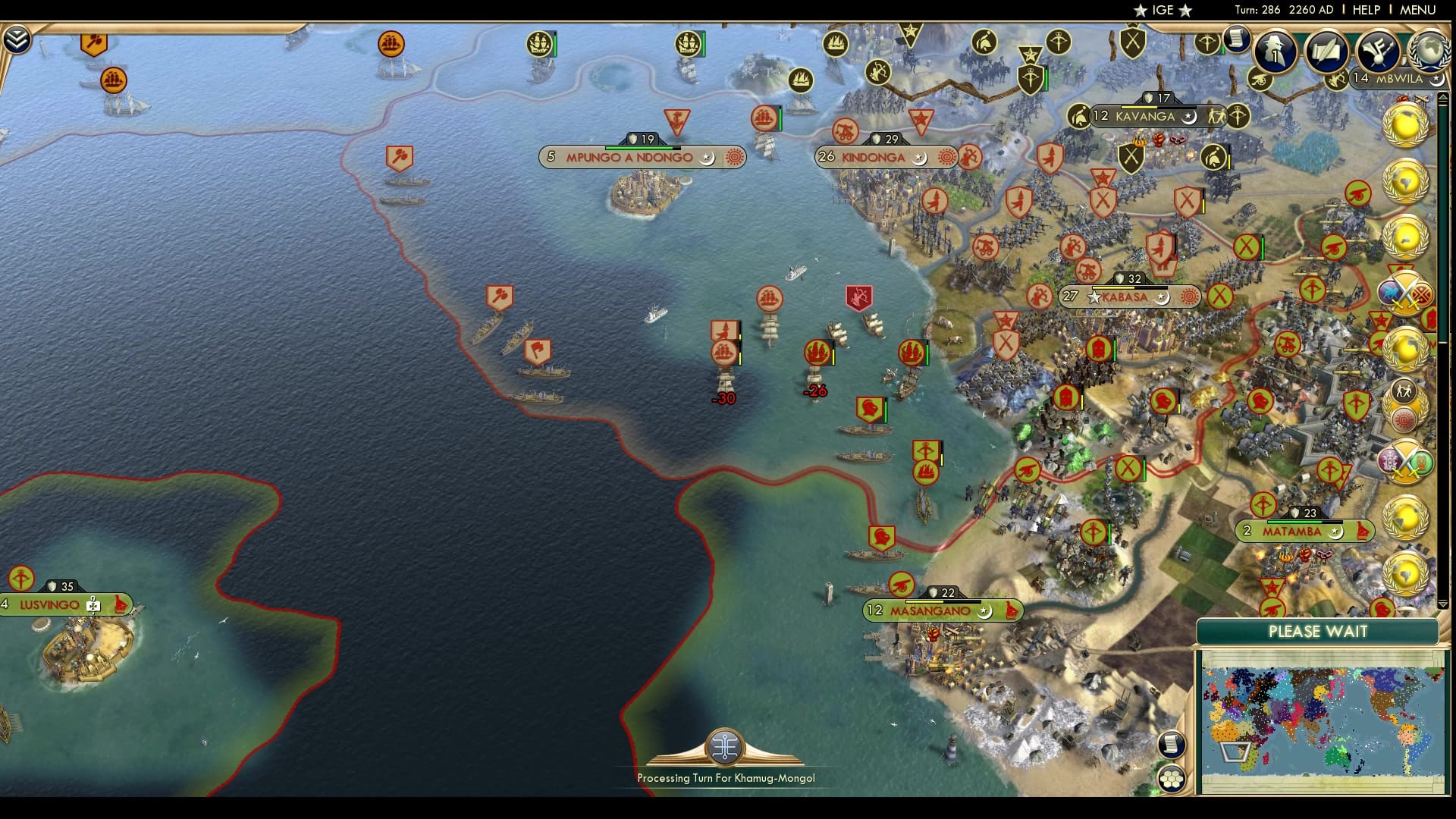
Task: Toggle Strategic View with the hex grid icon
Action: click(1172, 777)
